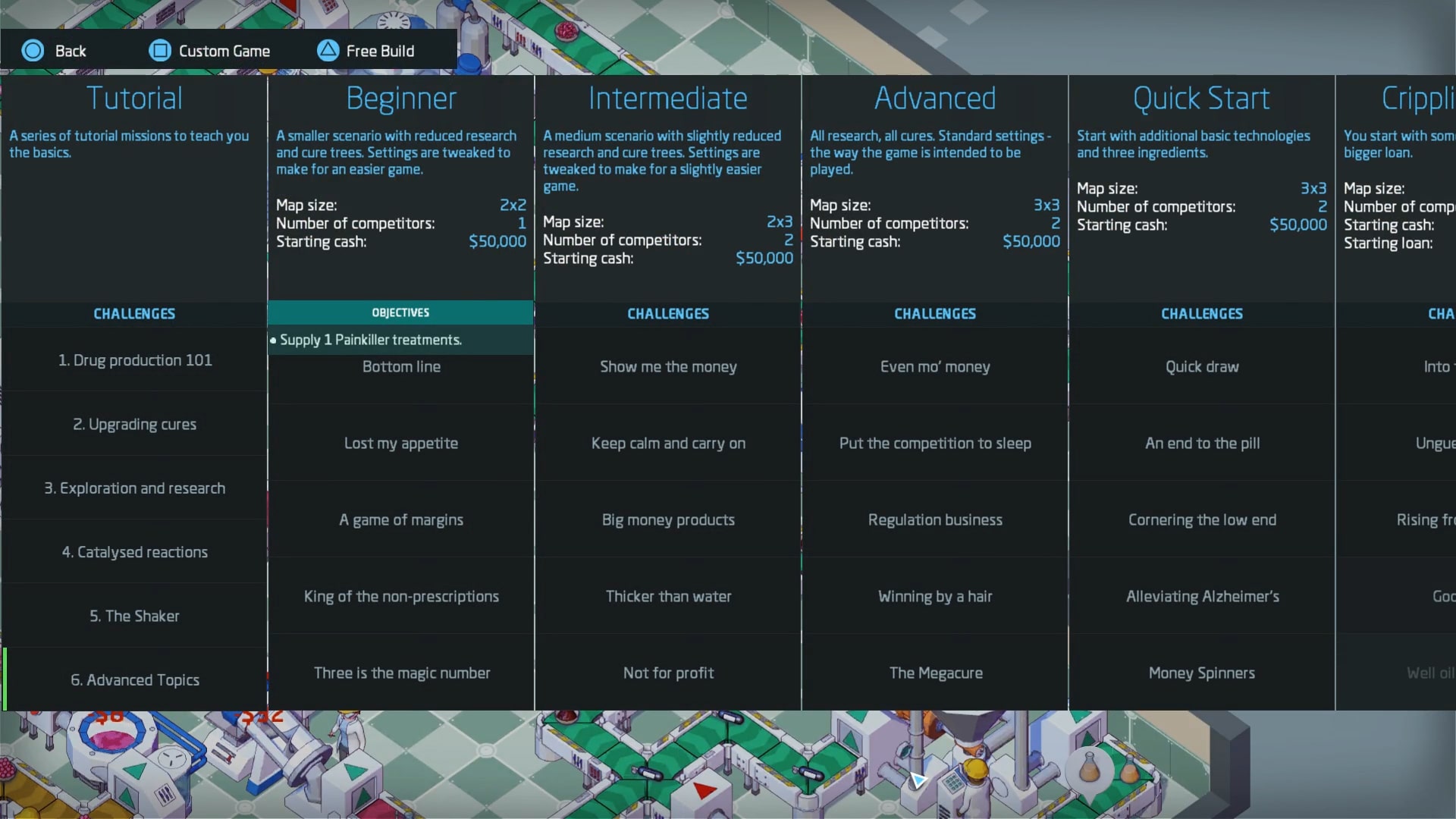
Task: Select the Upgrading cures tutorial
Action: pos(135,424)
